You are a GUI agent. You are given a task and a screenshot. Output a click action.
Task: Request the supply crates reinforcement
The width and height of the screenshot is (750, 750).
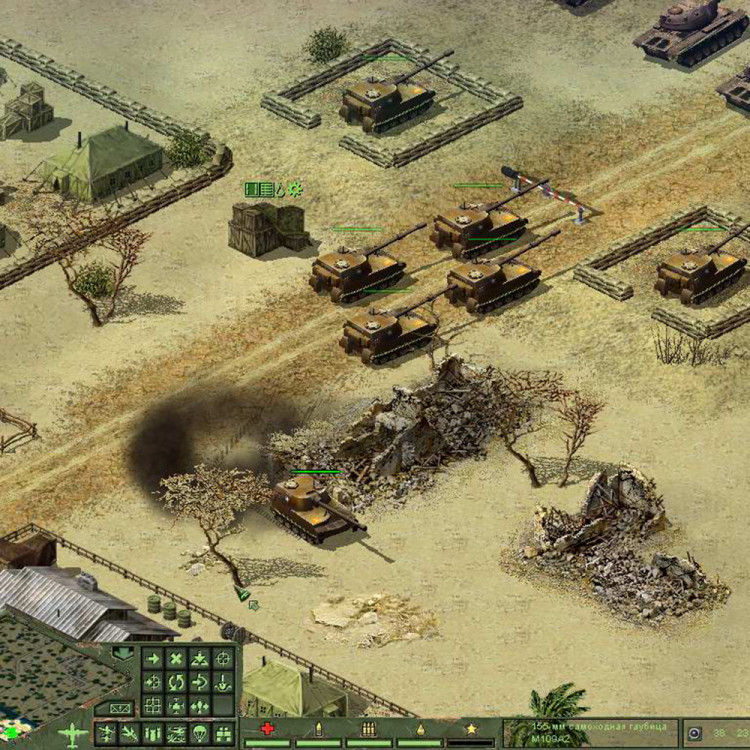(x=223, y=734)
